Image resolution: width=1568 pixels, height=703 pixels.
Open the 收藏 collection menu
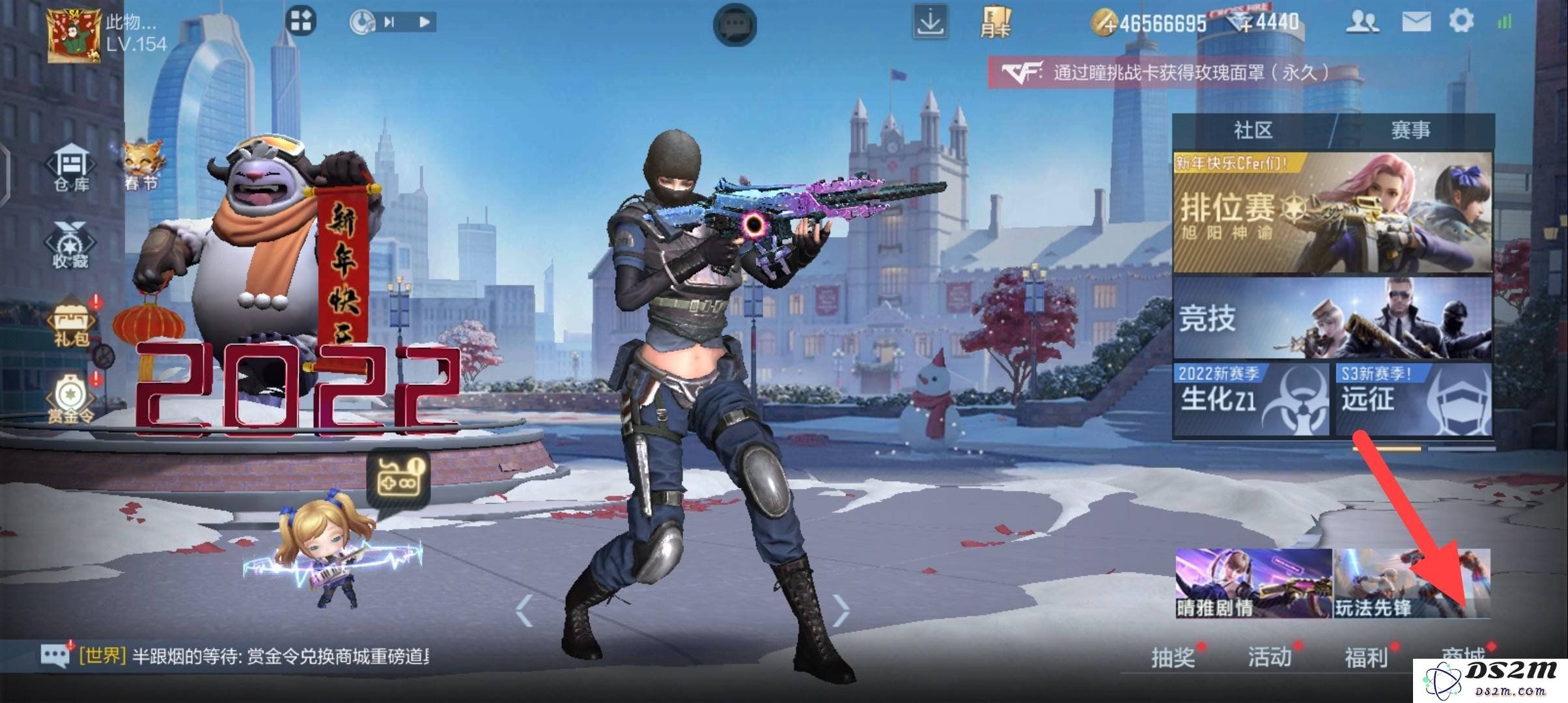pyautogui.click(x=70, y=246)
